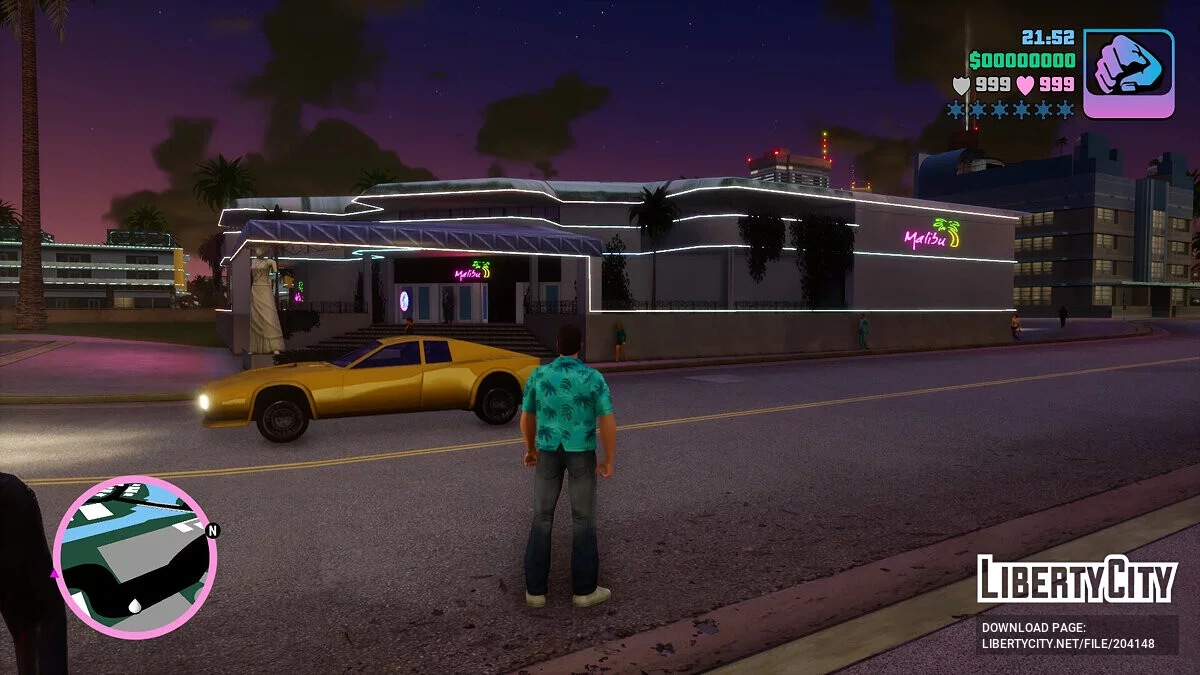Click the LibertyCity watermark logo
The width and height of the screenshot is (1200, 675).
click(x=1077, y=579)
